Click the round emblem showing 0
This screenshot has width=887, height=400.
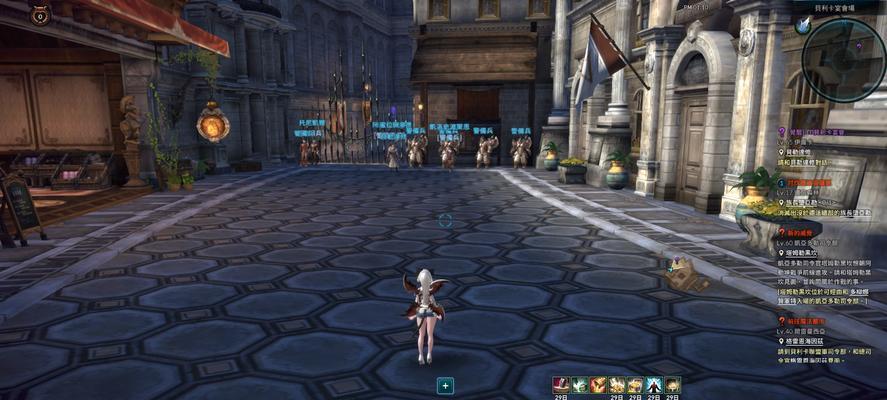coord(40,14)
